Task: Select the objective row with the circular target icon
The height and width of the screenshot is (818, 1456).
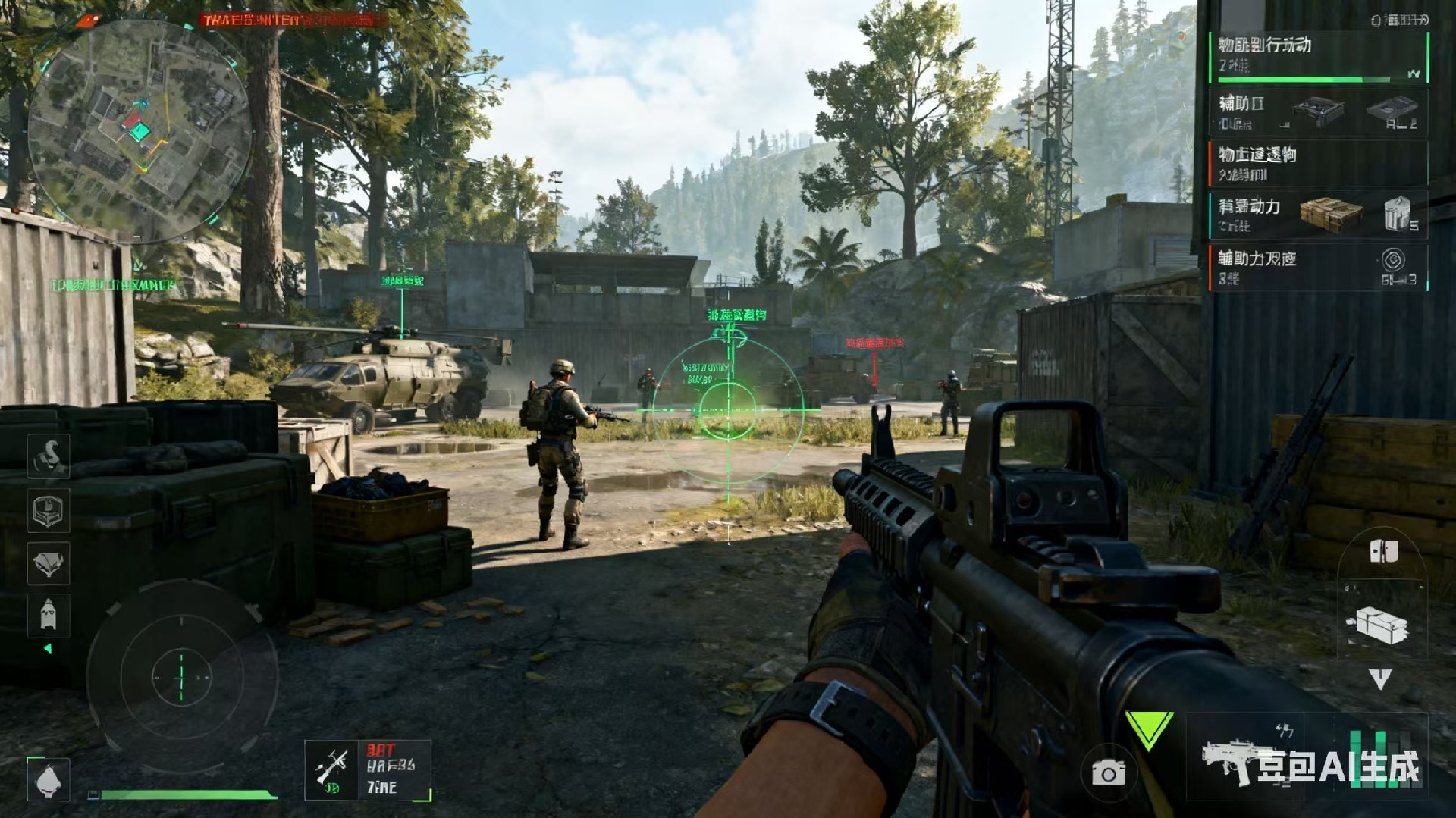Action: (x=1318, y=267)
